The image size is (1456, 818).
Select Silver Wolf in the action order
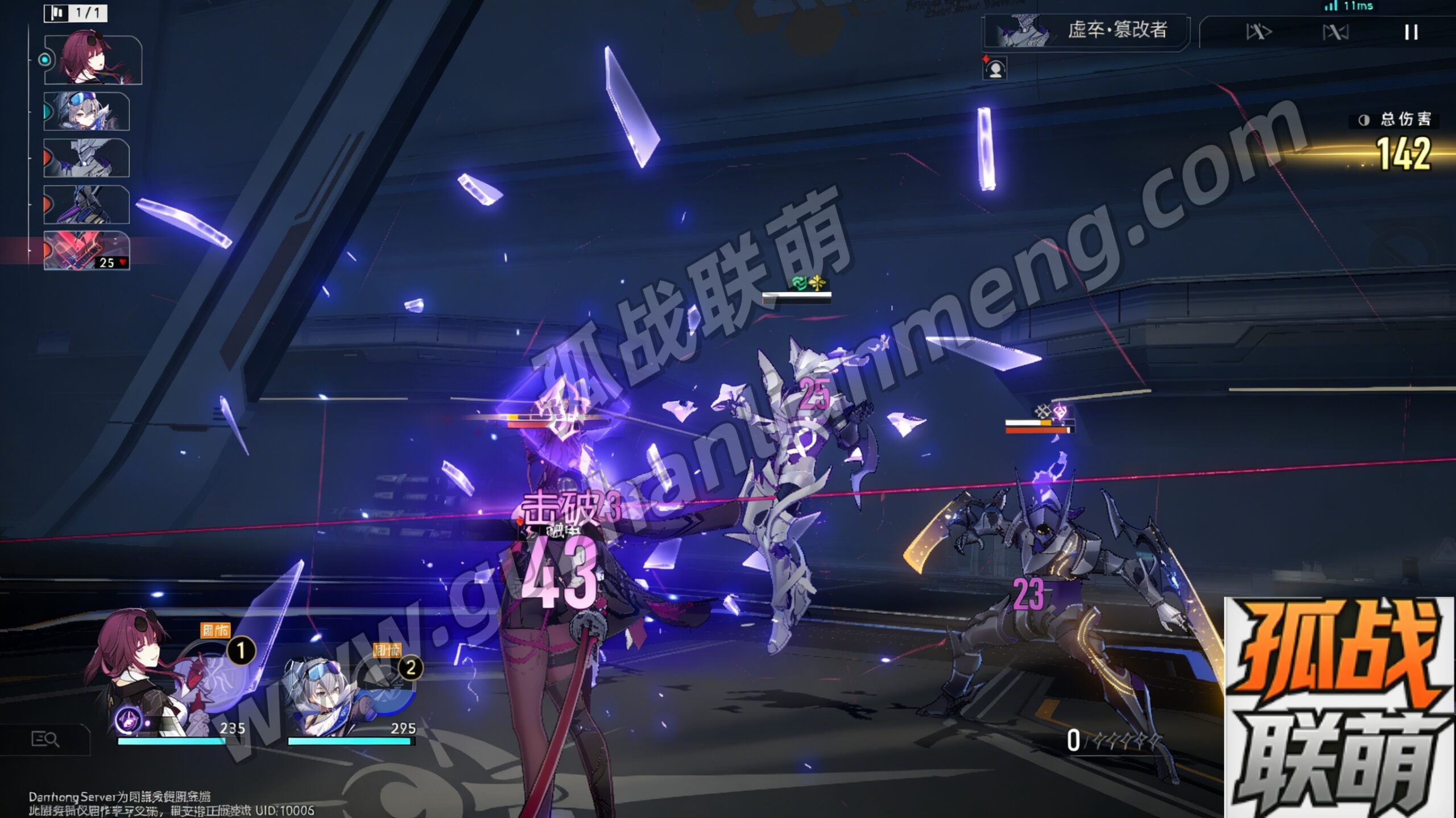tap(86, 111)
